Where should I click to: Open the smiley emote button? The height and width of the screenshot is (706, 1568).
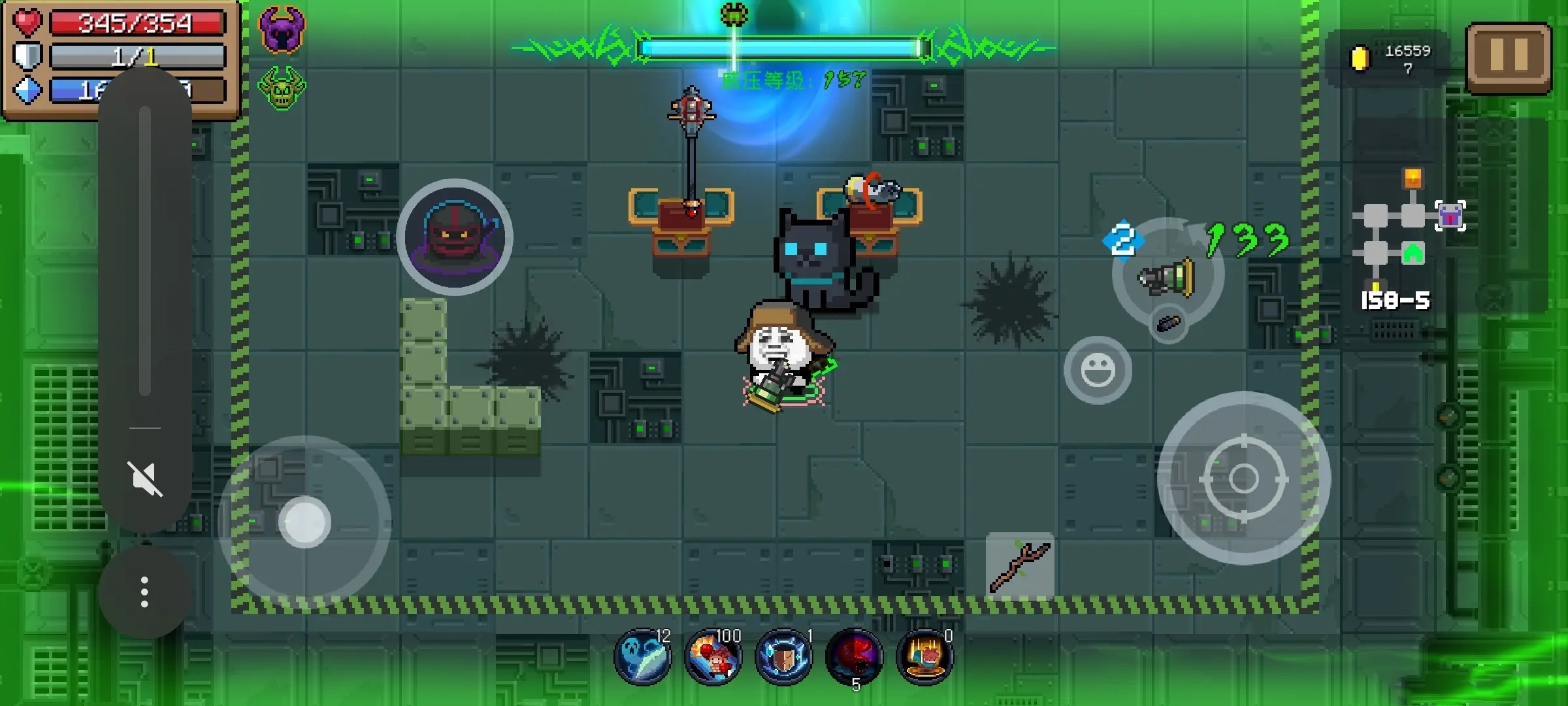(1098, 370)
